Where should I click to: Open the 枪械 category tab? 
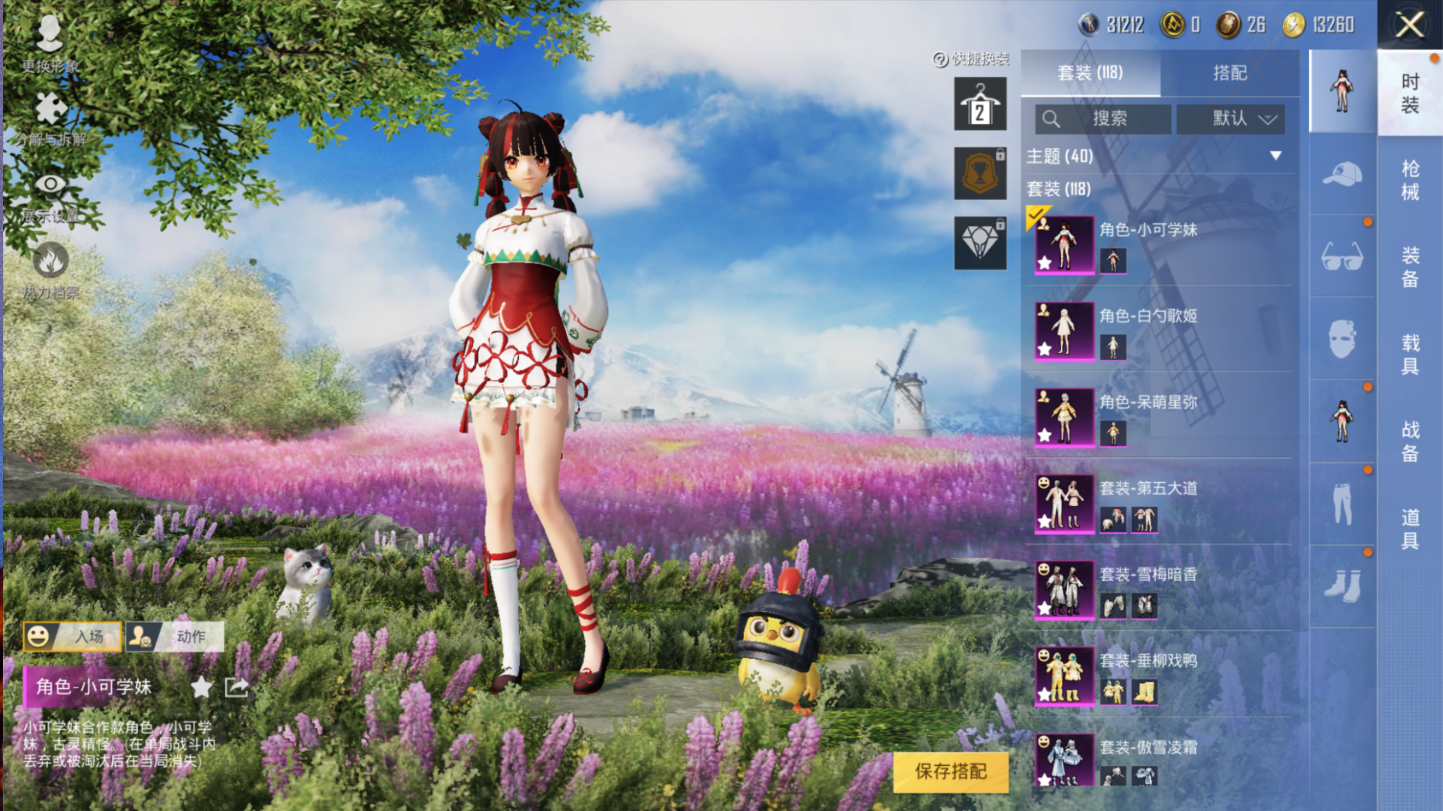coord(1410,180)
